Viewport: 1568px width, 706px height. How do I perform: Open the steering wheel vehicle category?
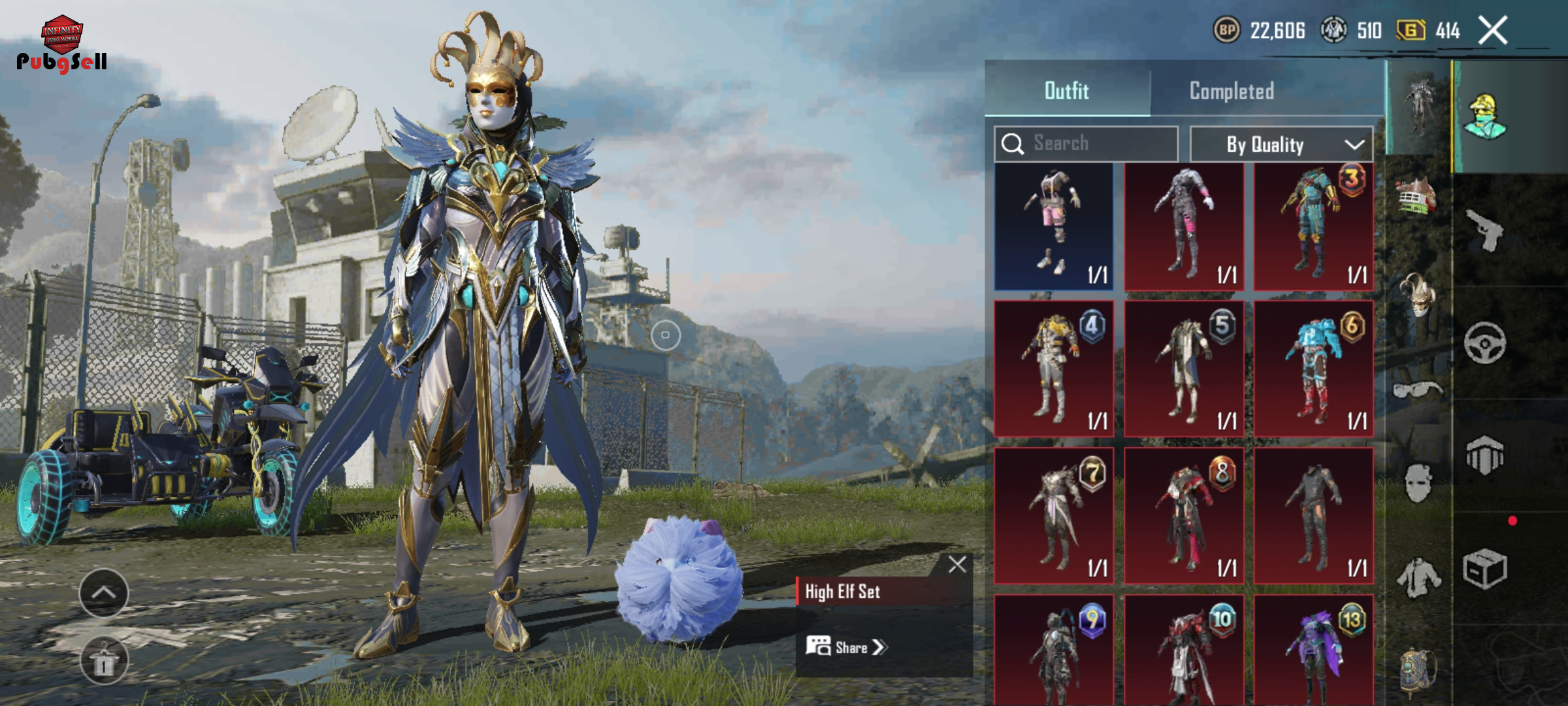coord(1484,343)
